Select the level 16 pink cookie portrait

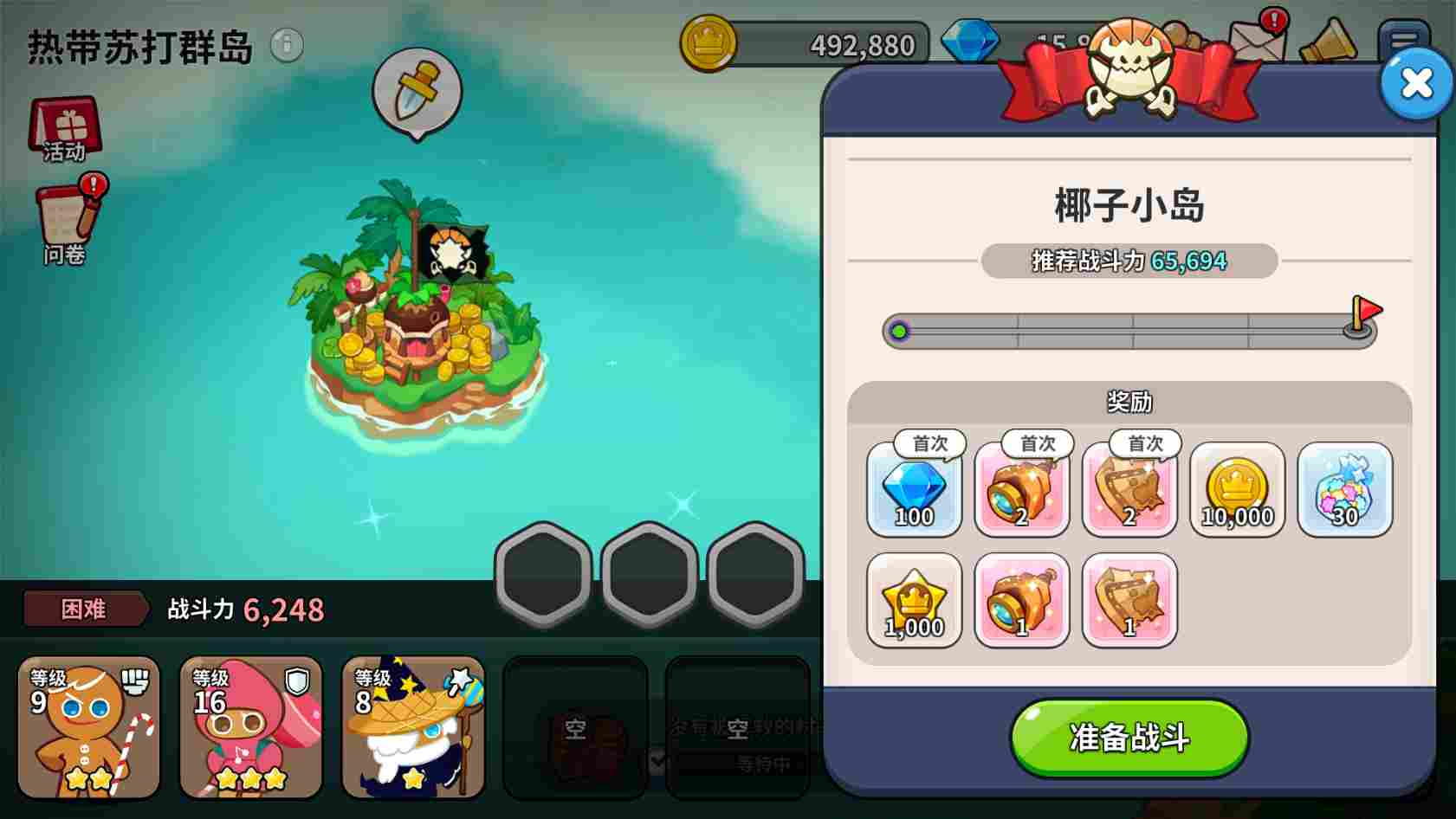(x=249, y=727)
